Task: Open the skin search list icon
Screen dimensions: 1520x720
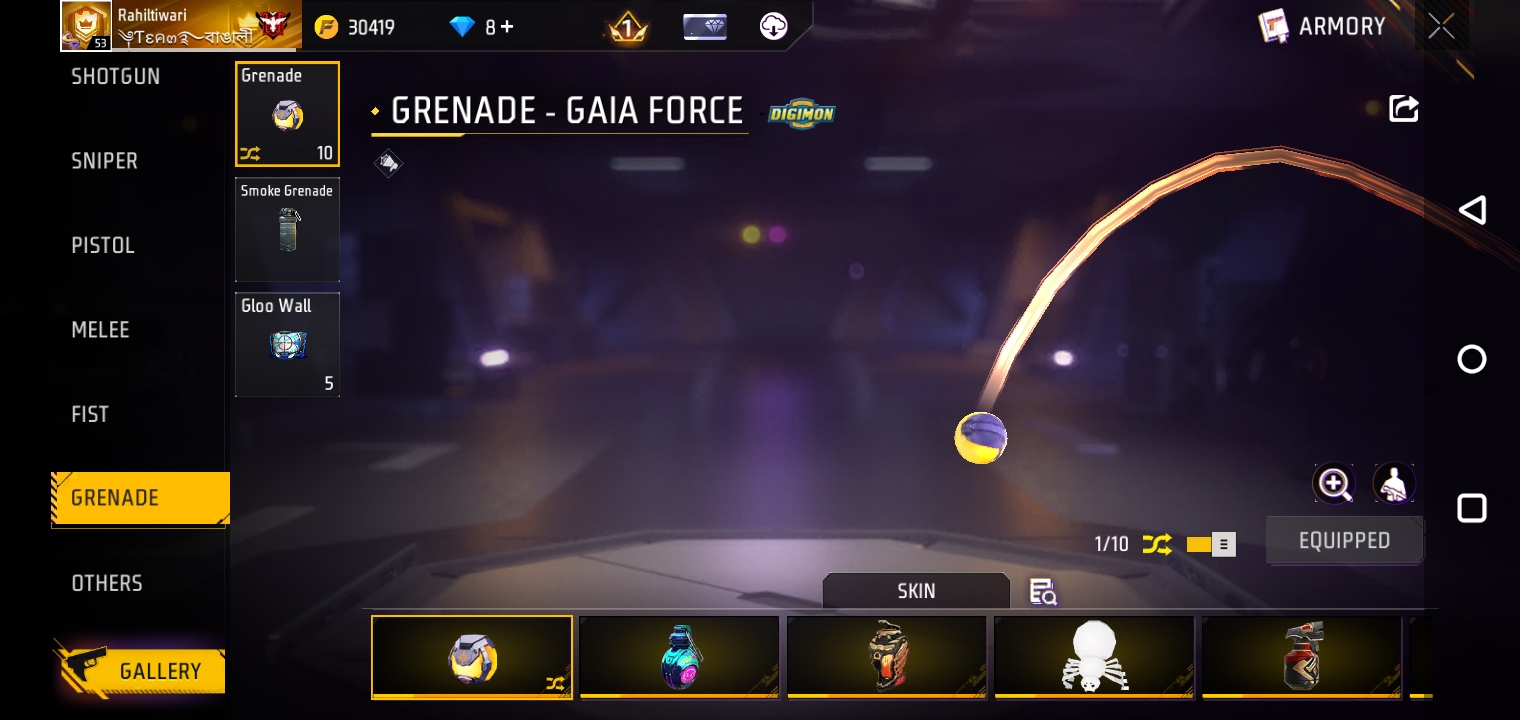Action: 1043,592
